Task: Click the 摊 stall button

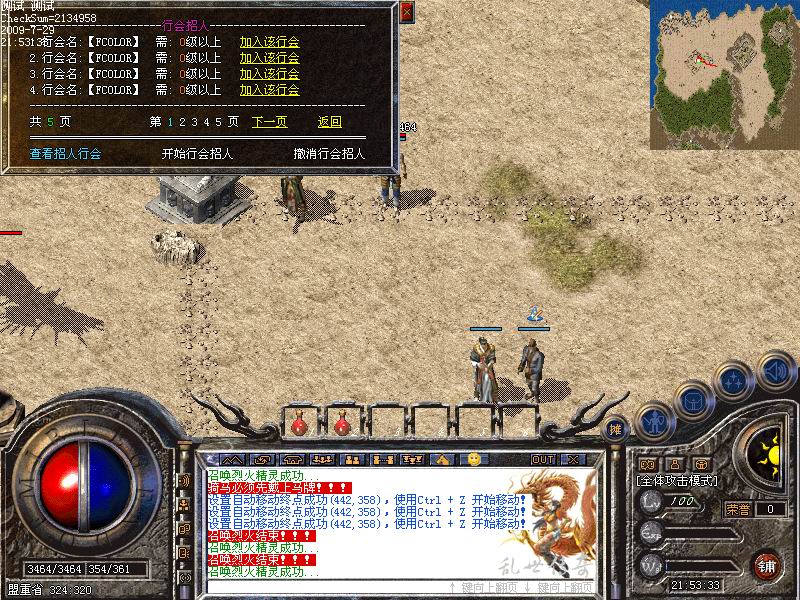Action: pos(616,428)
